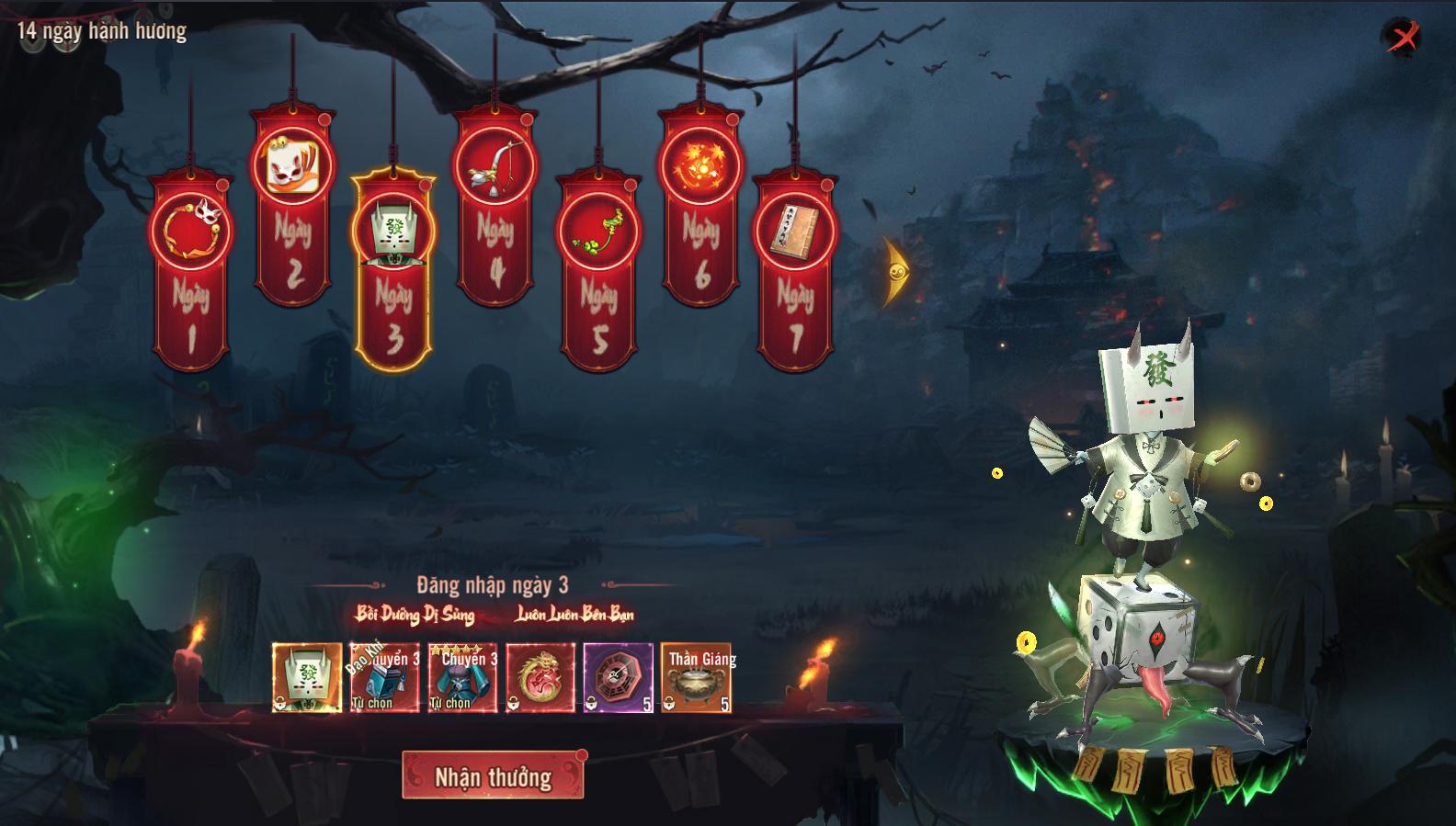
Task: Select the Ngày 5 green hairpin tag
Action: click(x=598, y=274)
